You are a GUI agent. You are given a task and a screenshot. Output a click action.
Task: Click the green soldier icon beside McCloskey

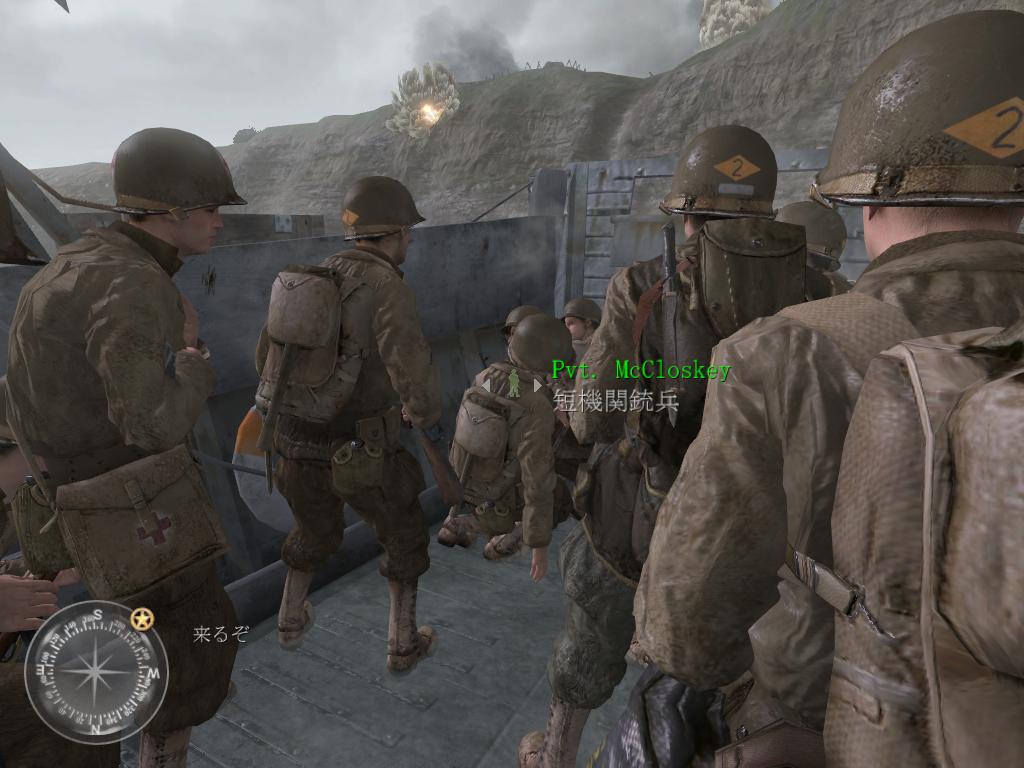[x=513, y=383]
